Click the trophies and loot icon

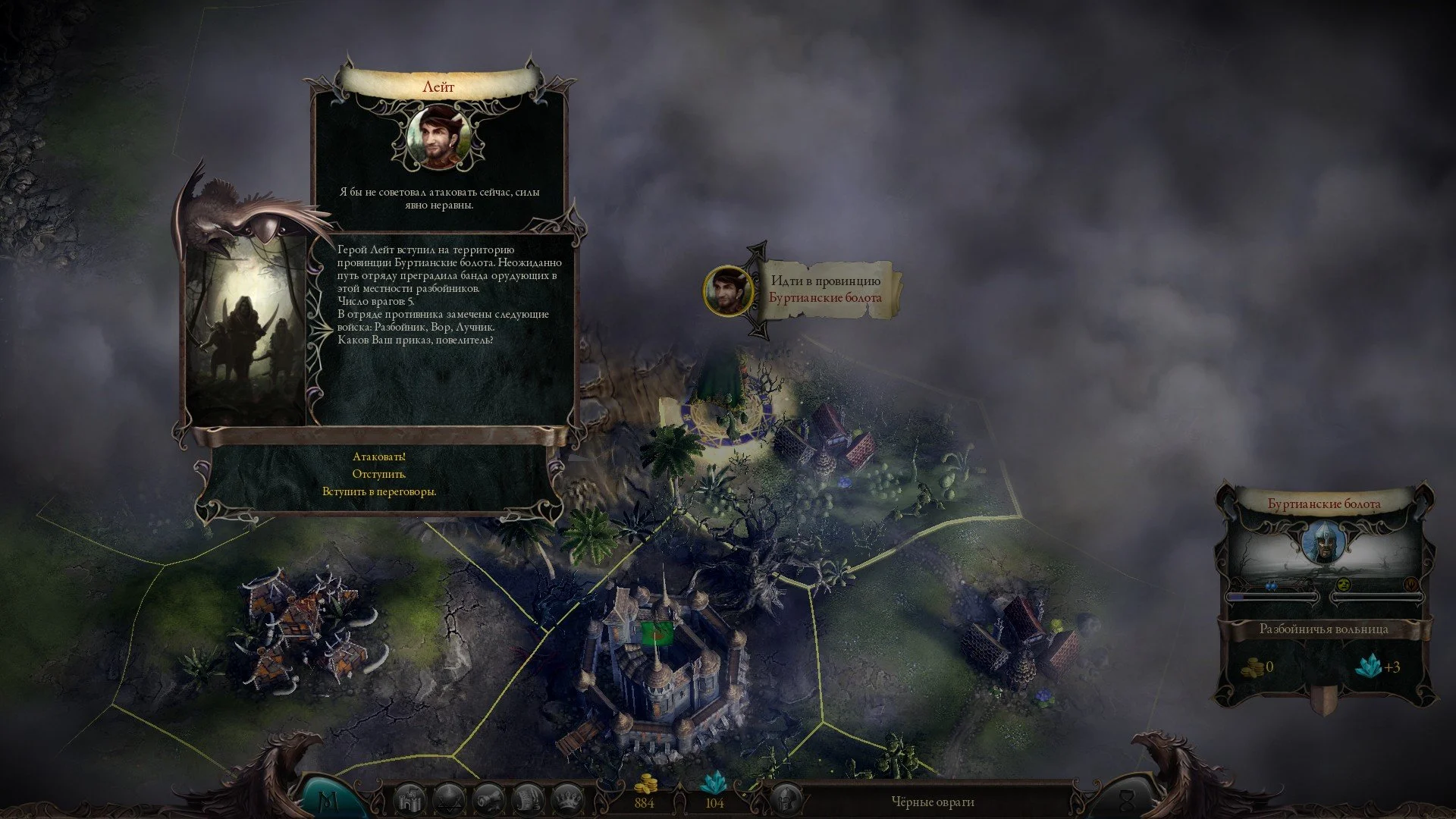tap(489, 798)
